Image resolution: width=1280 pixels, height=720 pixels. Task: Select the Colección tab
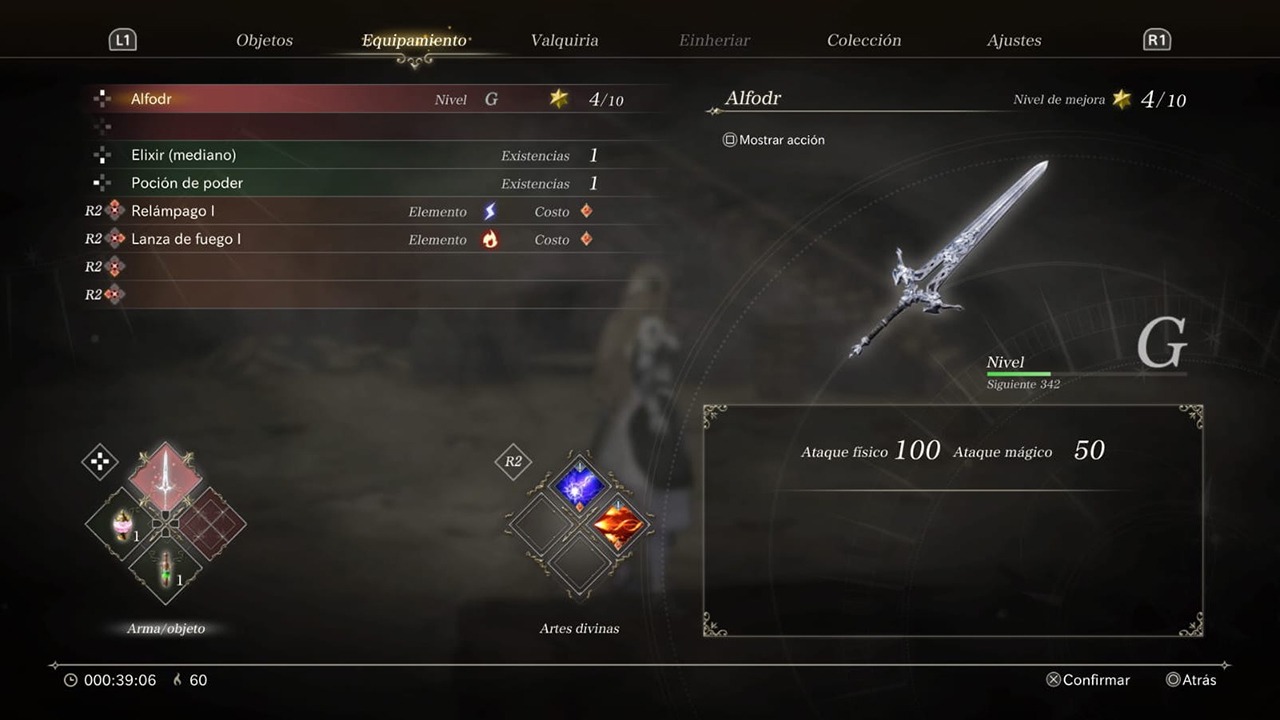[x=864, y=41]
